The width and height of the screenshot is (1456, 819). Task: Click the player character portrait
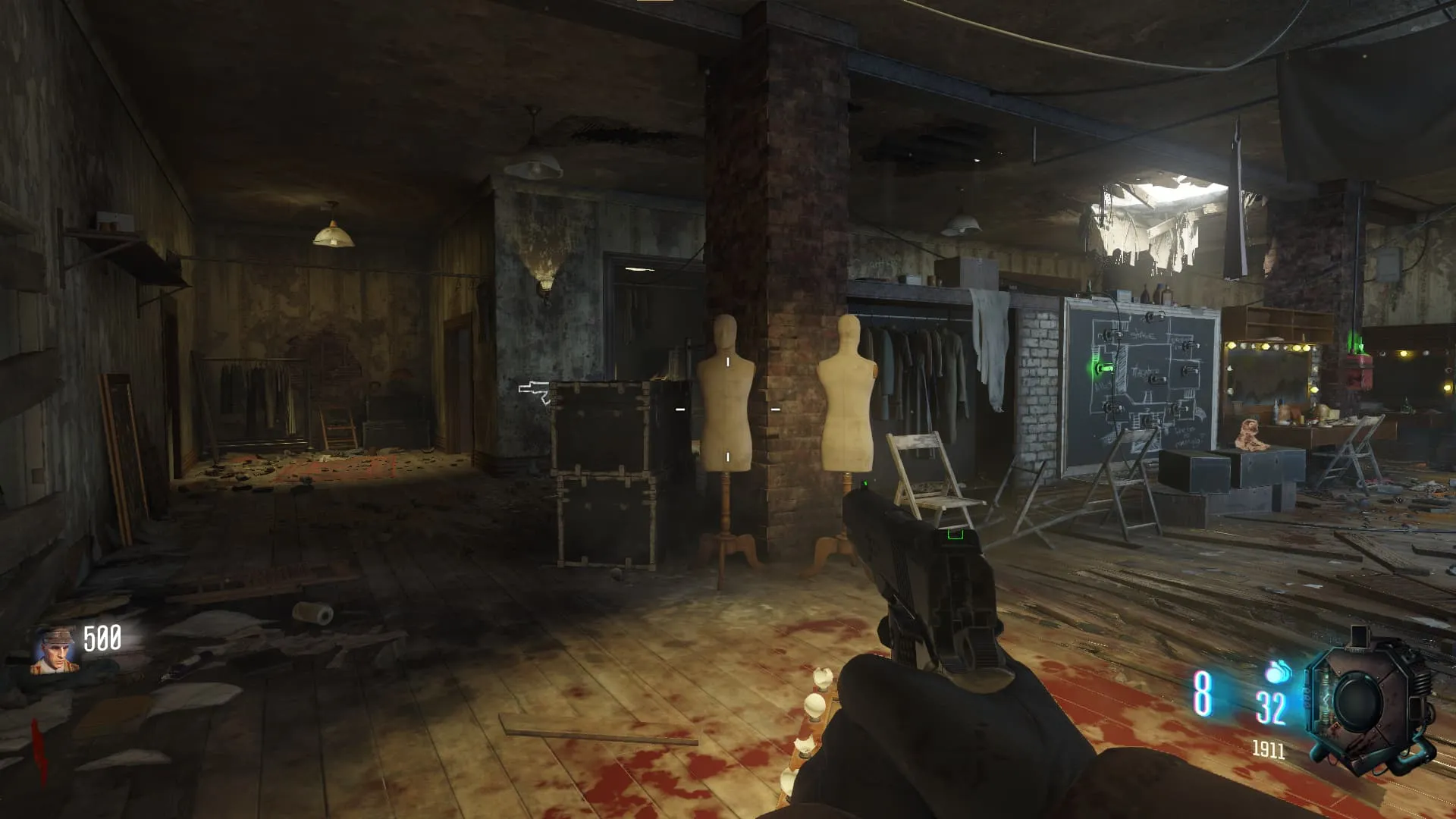[x=54, y=649]
